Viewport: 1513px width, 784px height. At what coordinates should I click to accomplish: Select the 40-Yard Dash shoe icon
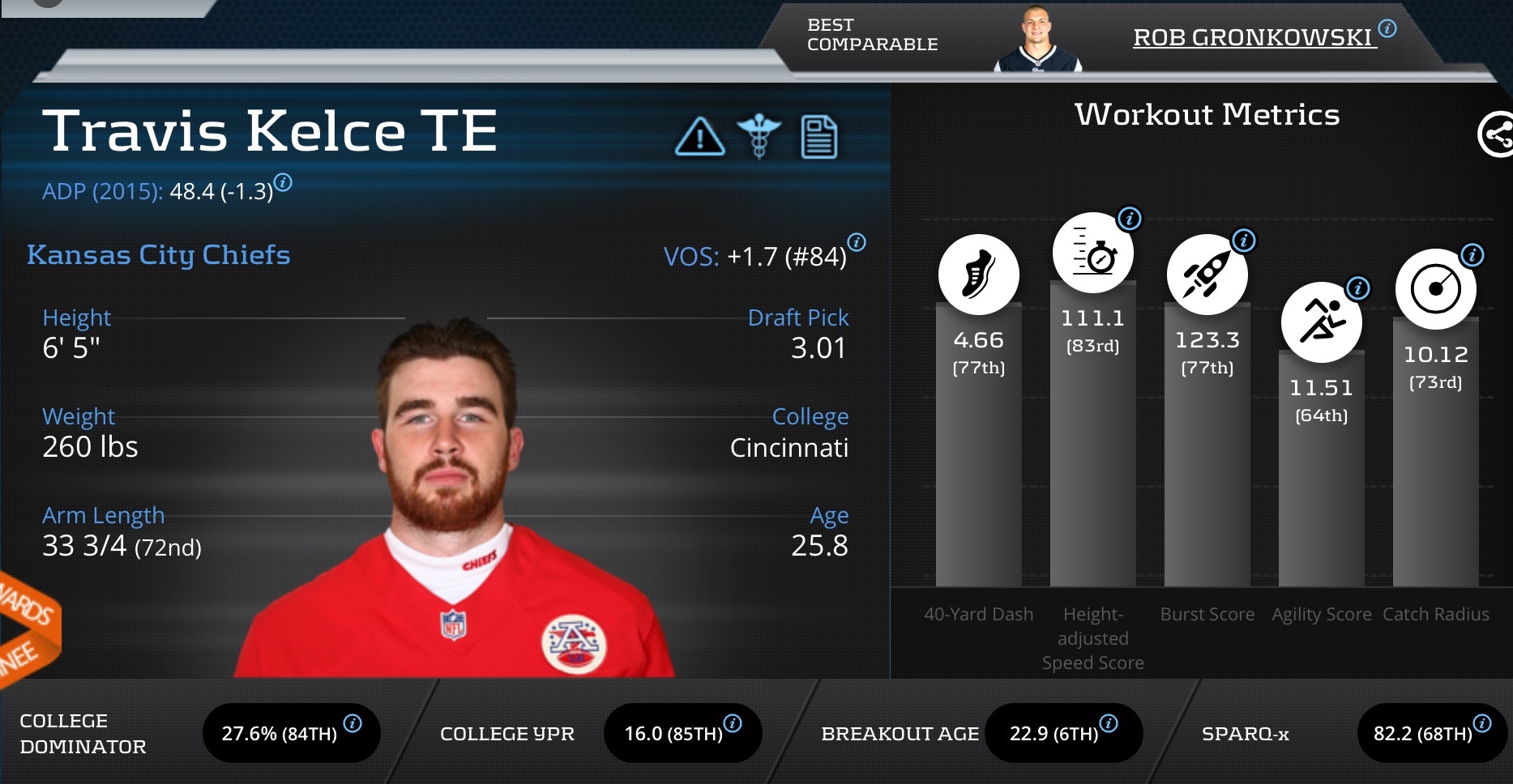click(x=978, y=275)
